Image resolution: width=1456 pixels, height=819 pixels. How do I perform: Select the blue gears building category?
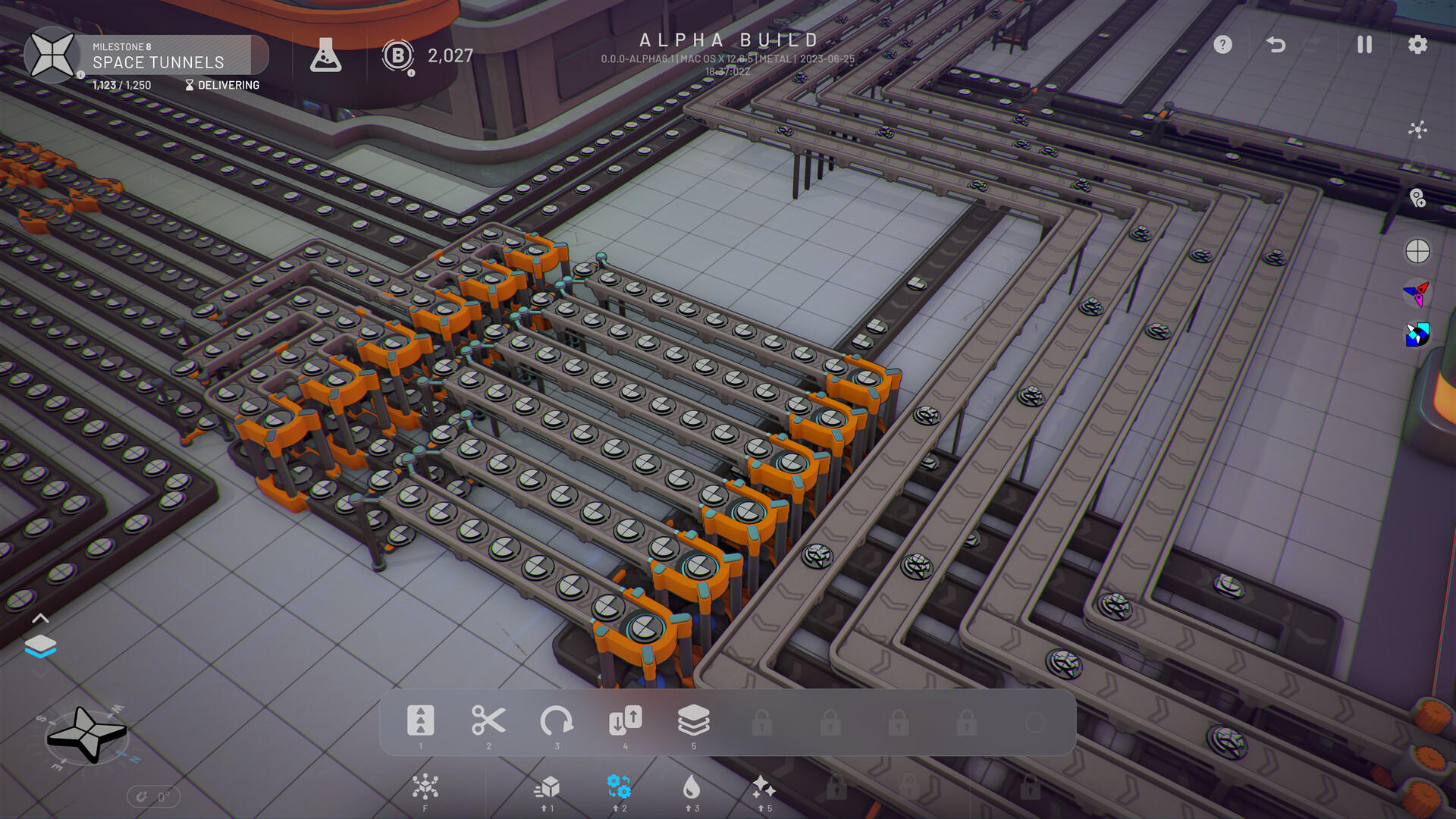click(x=617, y=787)
